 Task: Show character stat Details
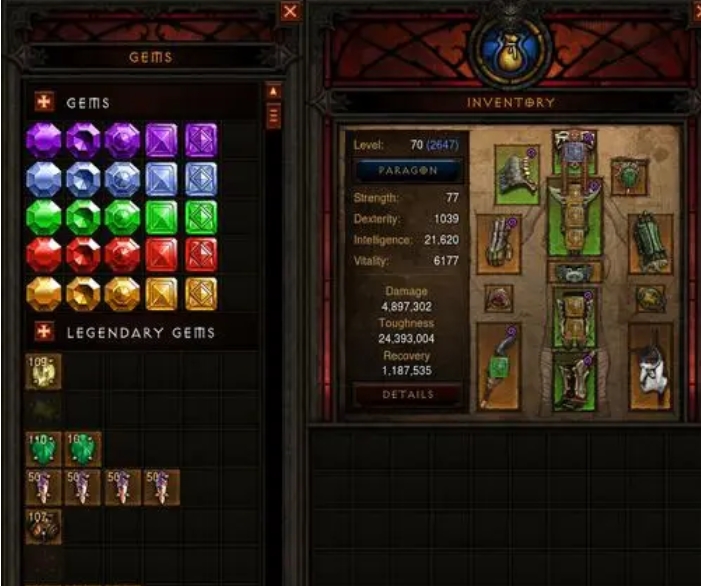[407, 395]
